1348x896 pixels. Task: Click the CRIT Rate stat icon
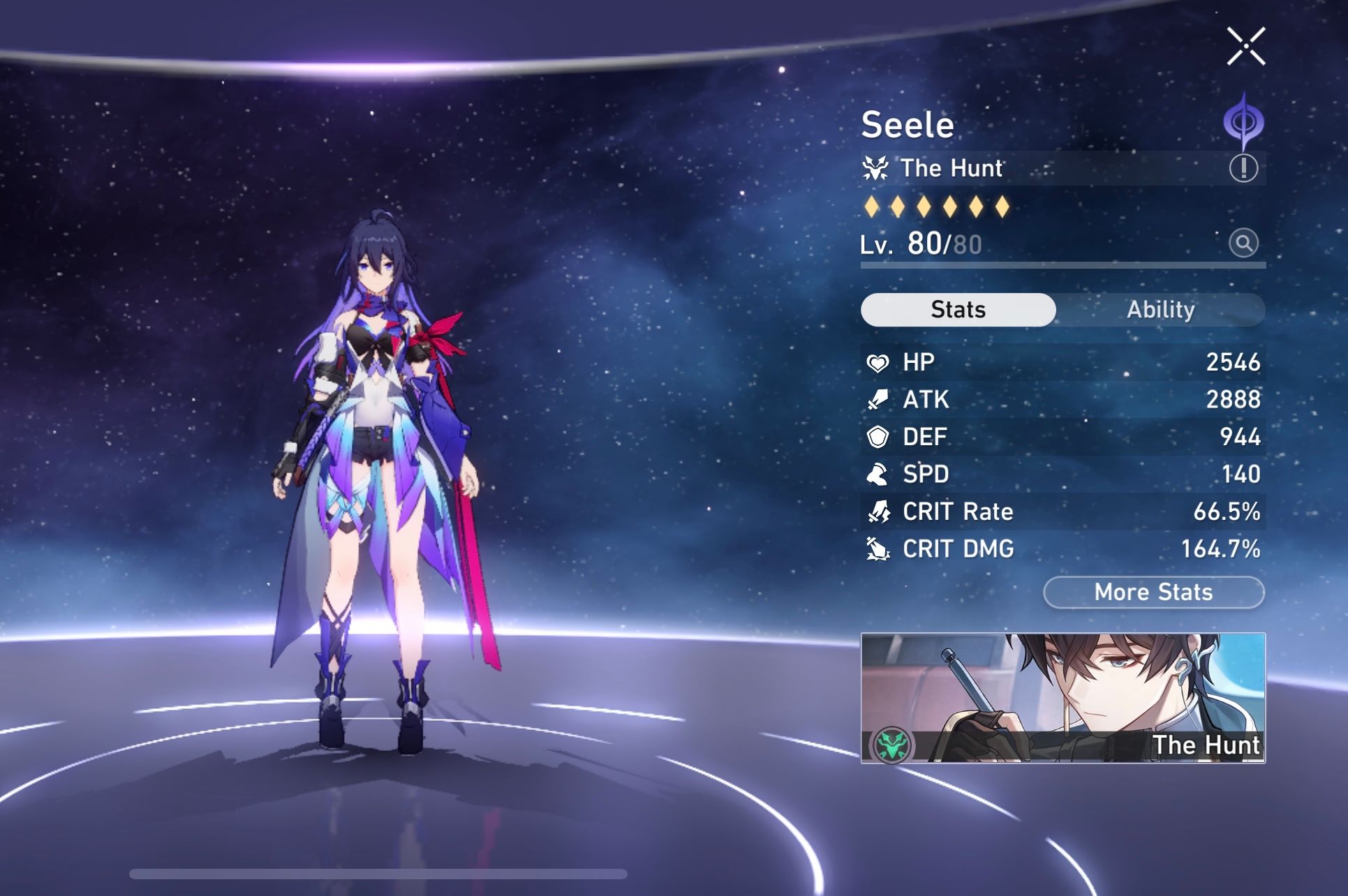tap(881, 512)
